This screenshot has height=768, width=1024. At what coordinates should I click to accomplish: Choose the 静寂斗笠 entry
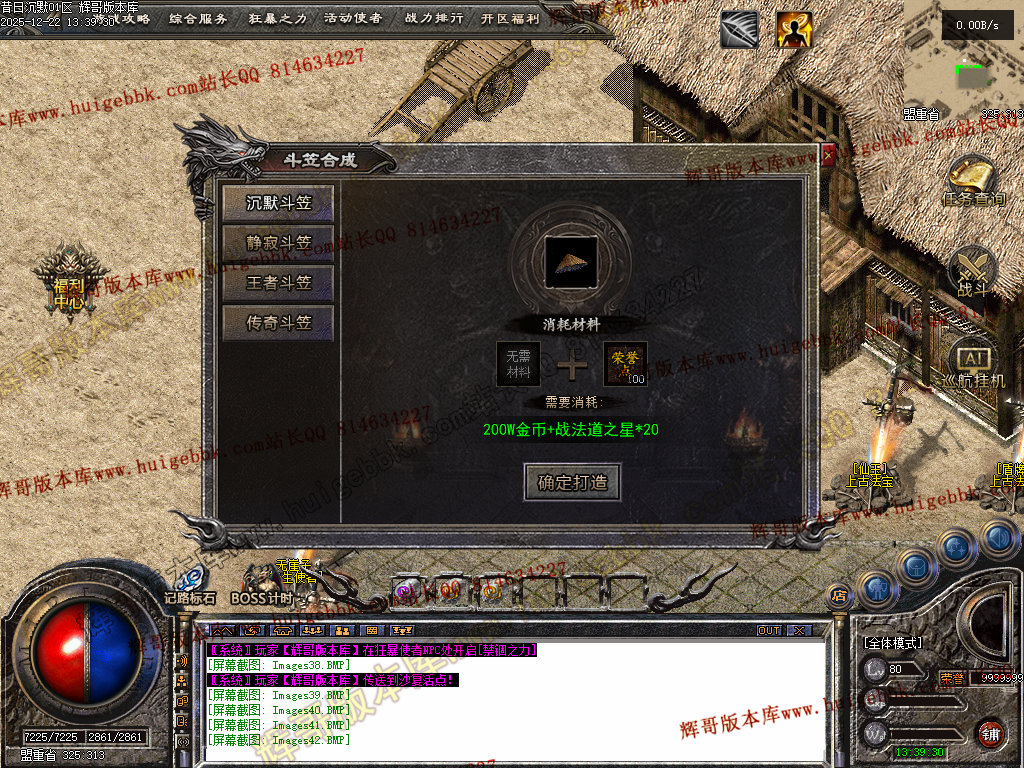coord(279,243)
